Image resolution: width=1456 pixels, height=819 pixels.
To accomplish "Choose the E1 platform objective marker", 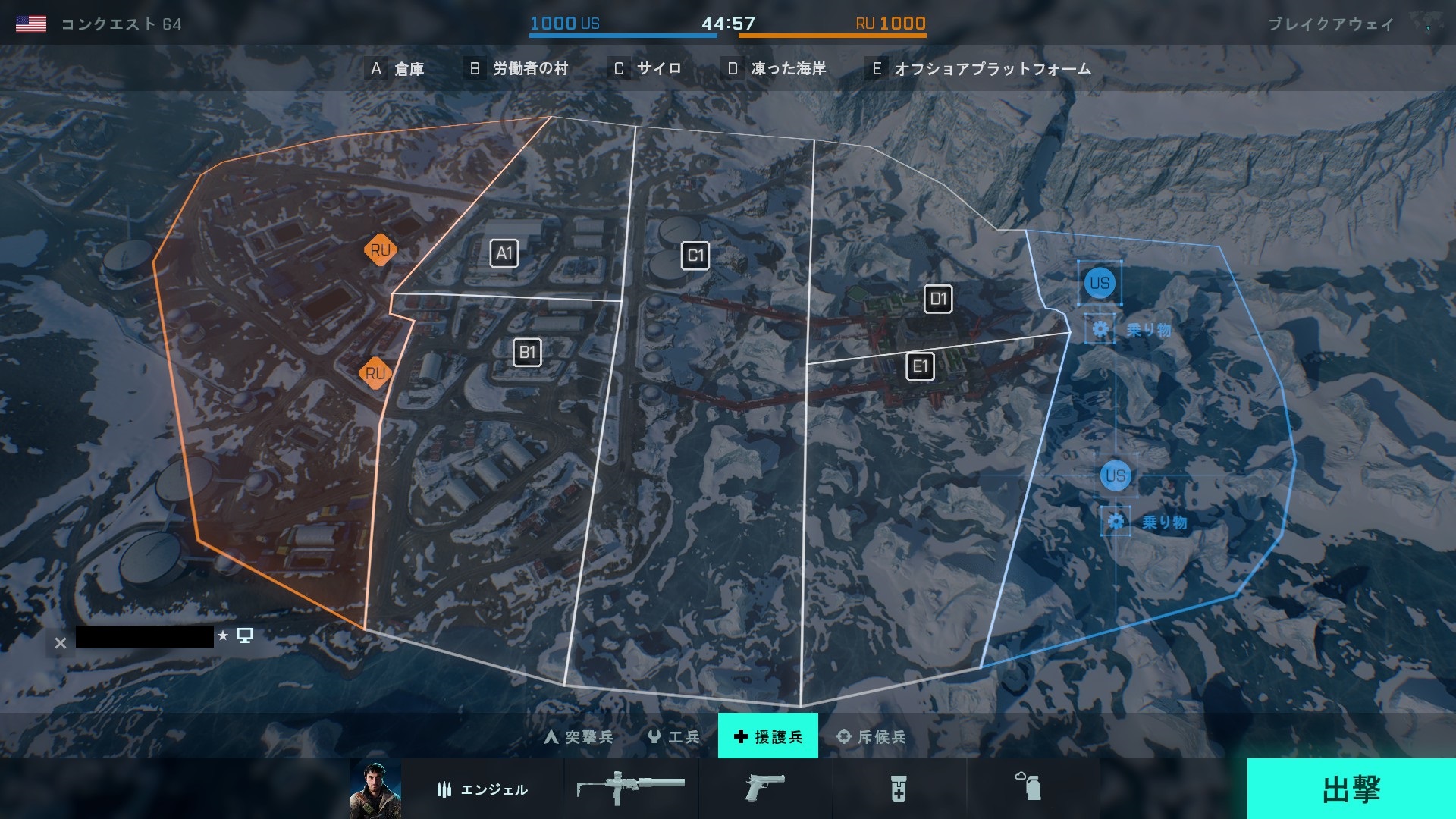I will [x=920, y=367].
